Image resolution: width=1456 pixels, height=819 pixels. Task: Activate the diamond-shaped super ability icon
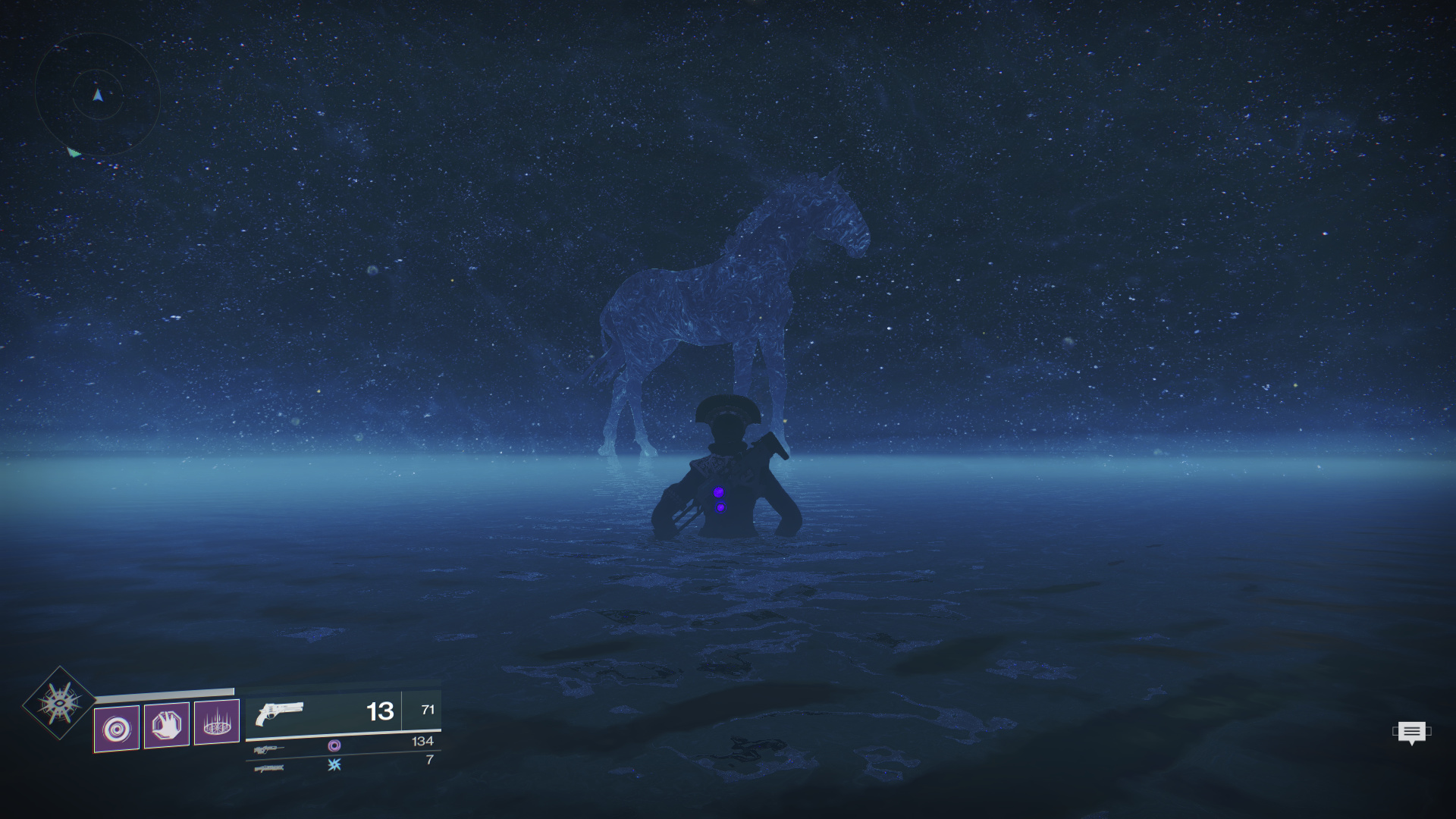point(59,703)
